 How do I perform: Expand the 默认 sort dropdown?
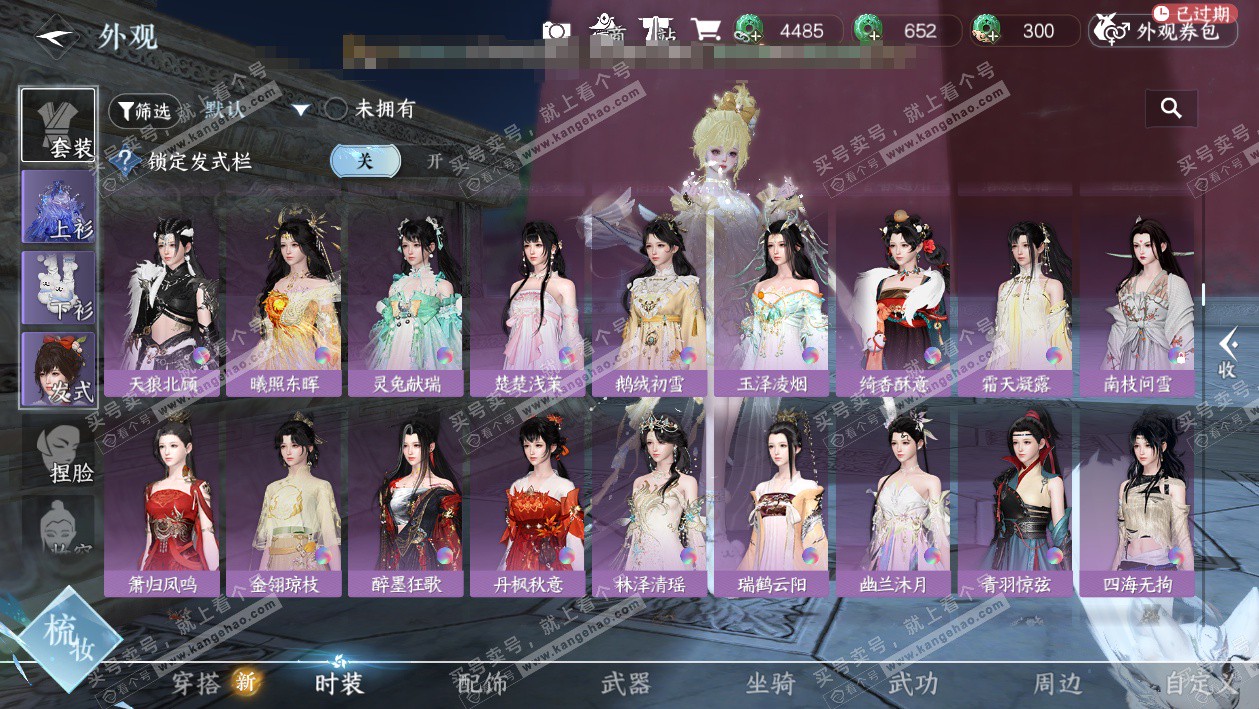pyautogui.click(x=300, y=110)
